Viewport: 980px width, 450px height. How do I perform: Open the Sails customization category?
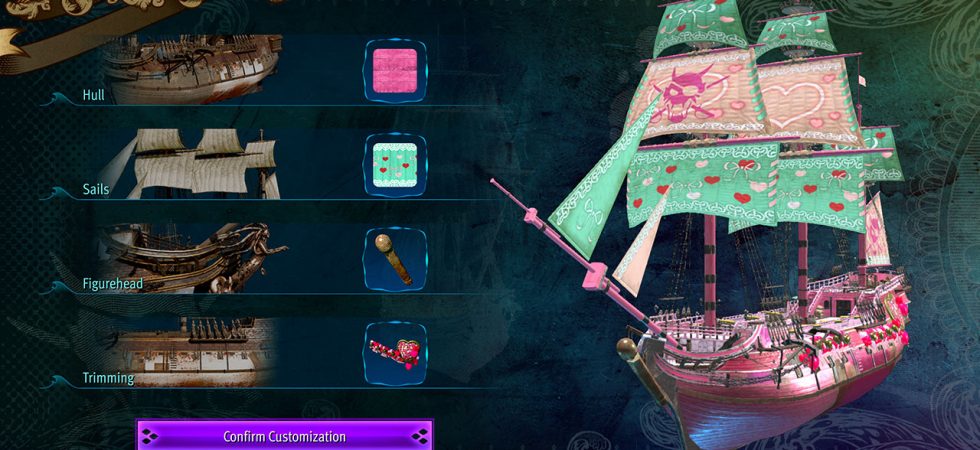point(190,164)
